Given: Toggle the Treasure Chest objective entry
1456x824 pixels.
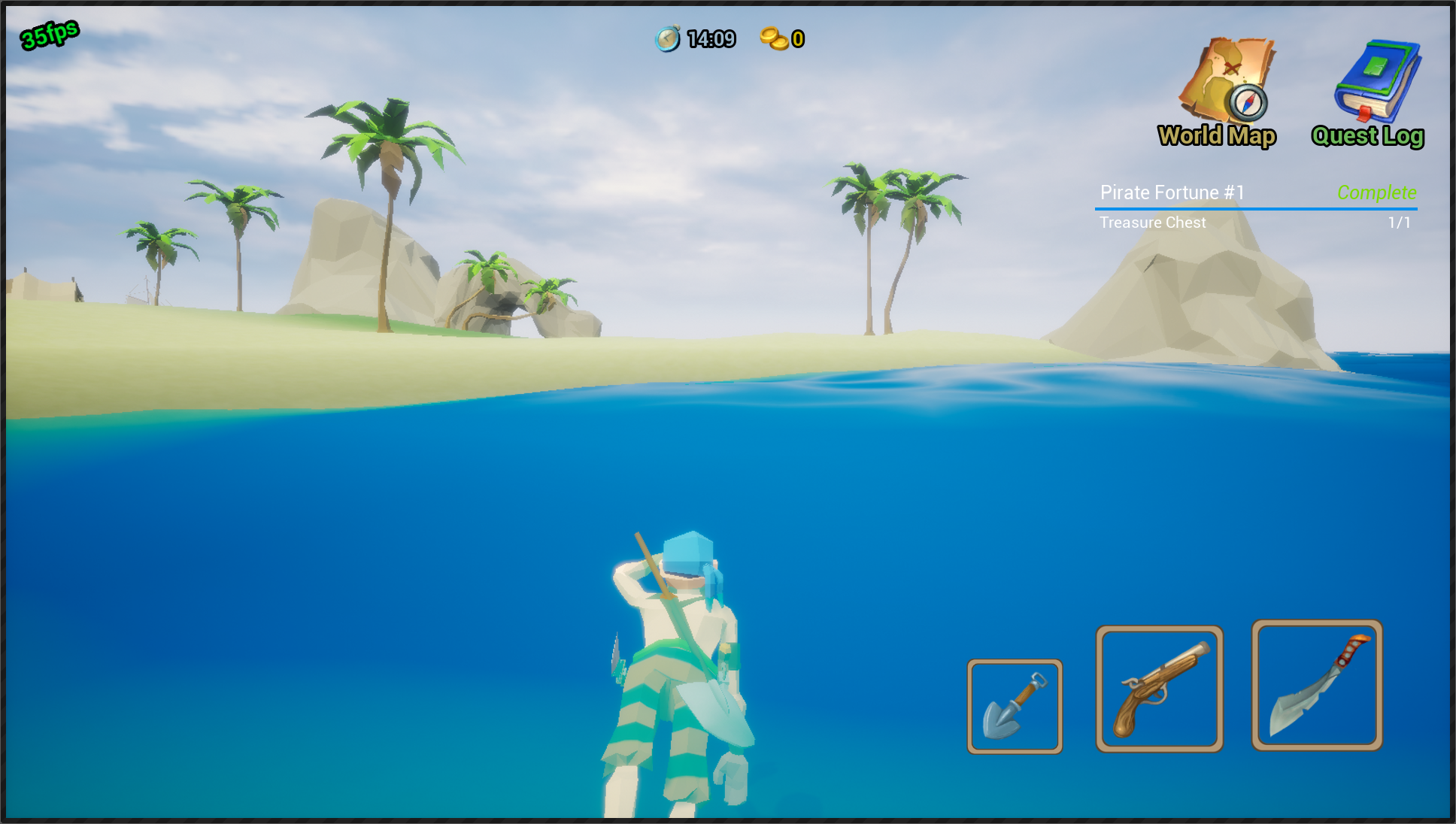Looking at the screenshot, I should pyautogui.click(x=1152, y=222).
